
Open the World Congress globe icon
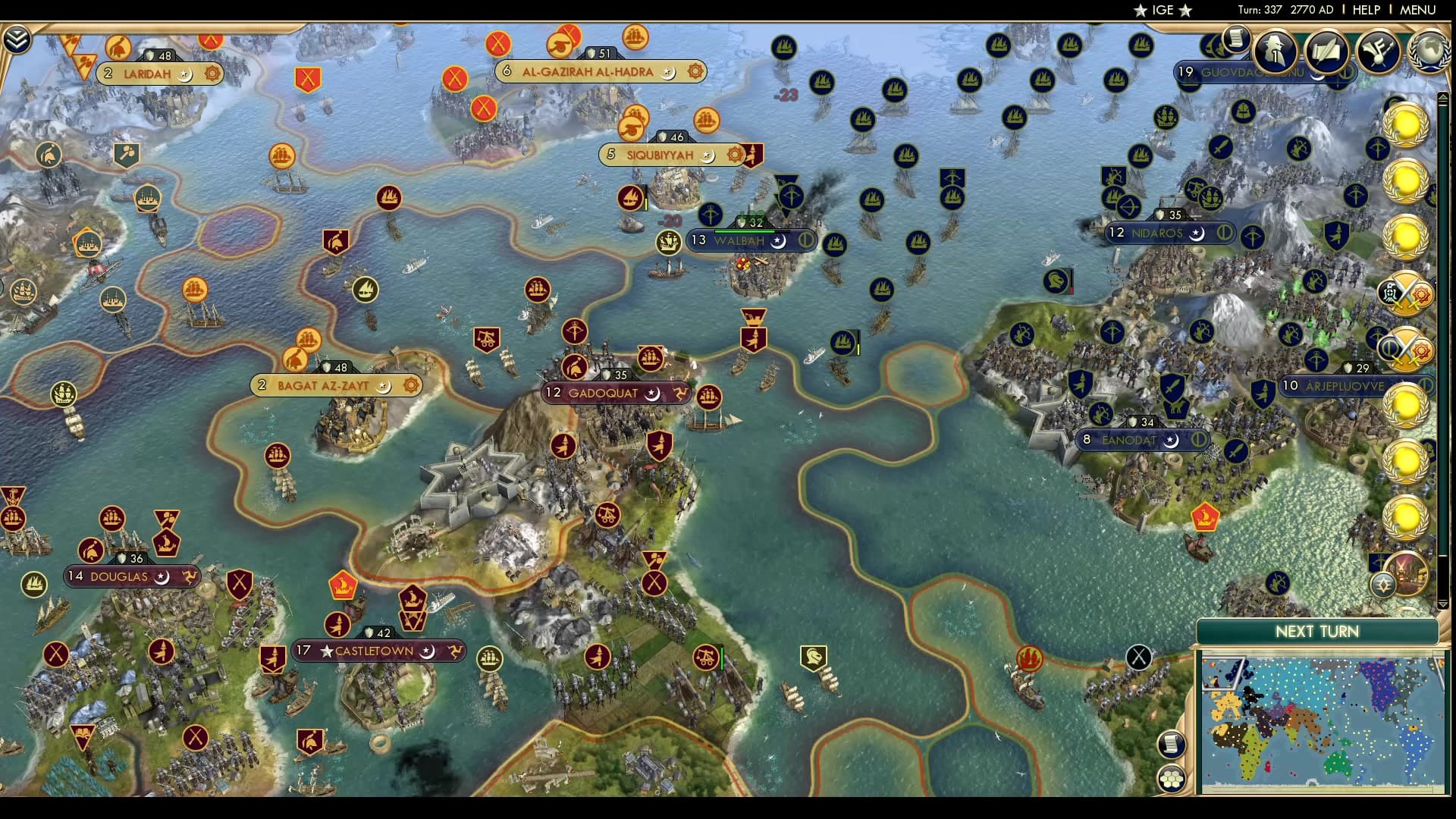click(x=1429, y=50)
